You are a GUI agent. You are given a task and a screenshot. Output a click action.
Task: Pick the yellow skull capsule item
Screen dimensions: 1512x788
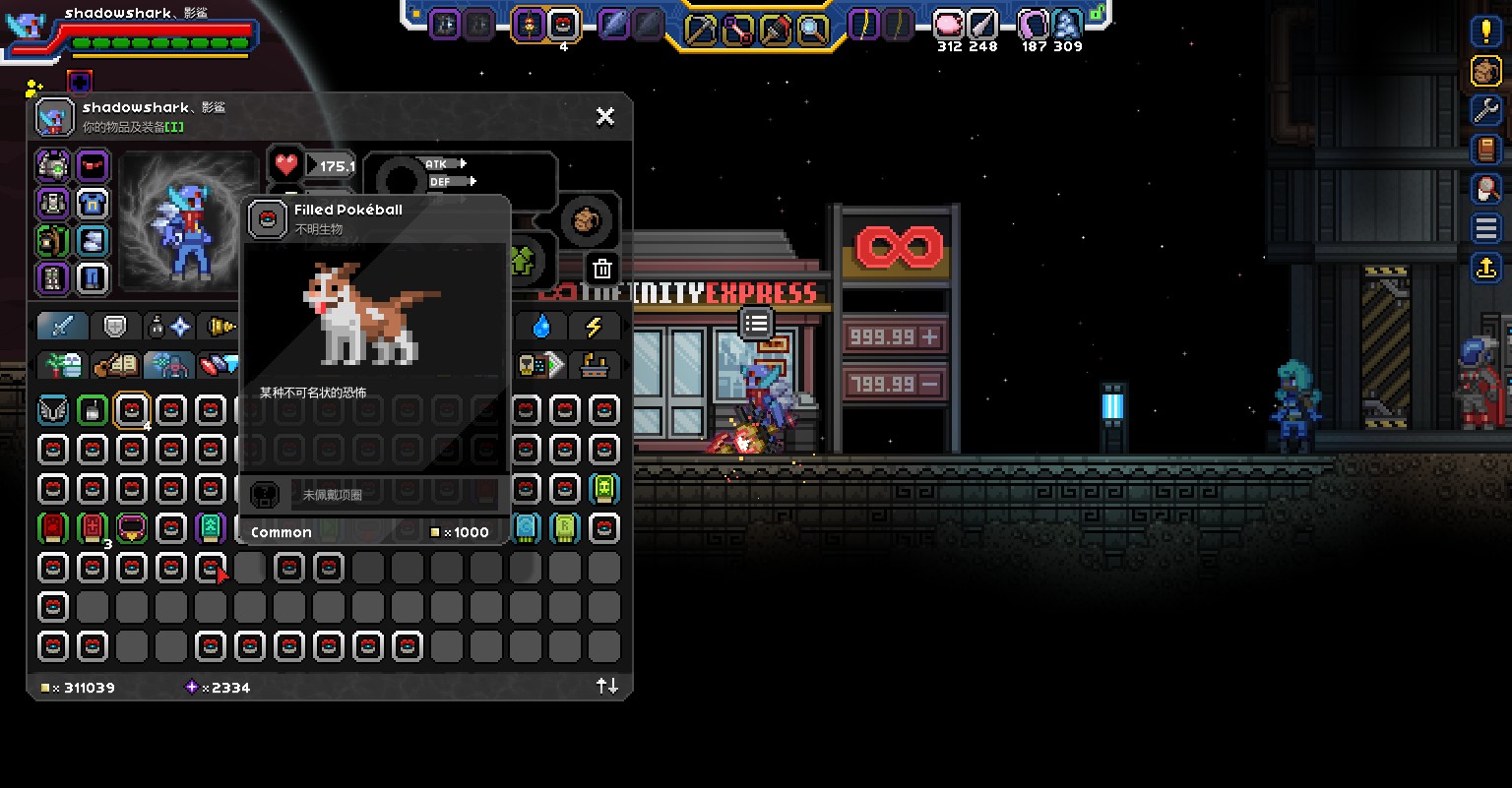pos(603,489)
